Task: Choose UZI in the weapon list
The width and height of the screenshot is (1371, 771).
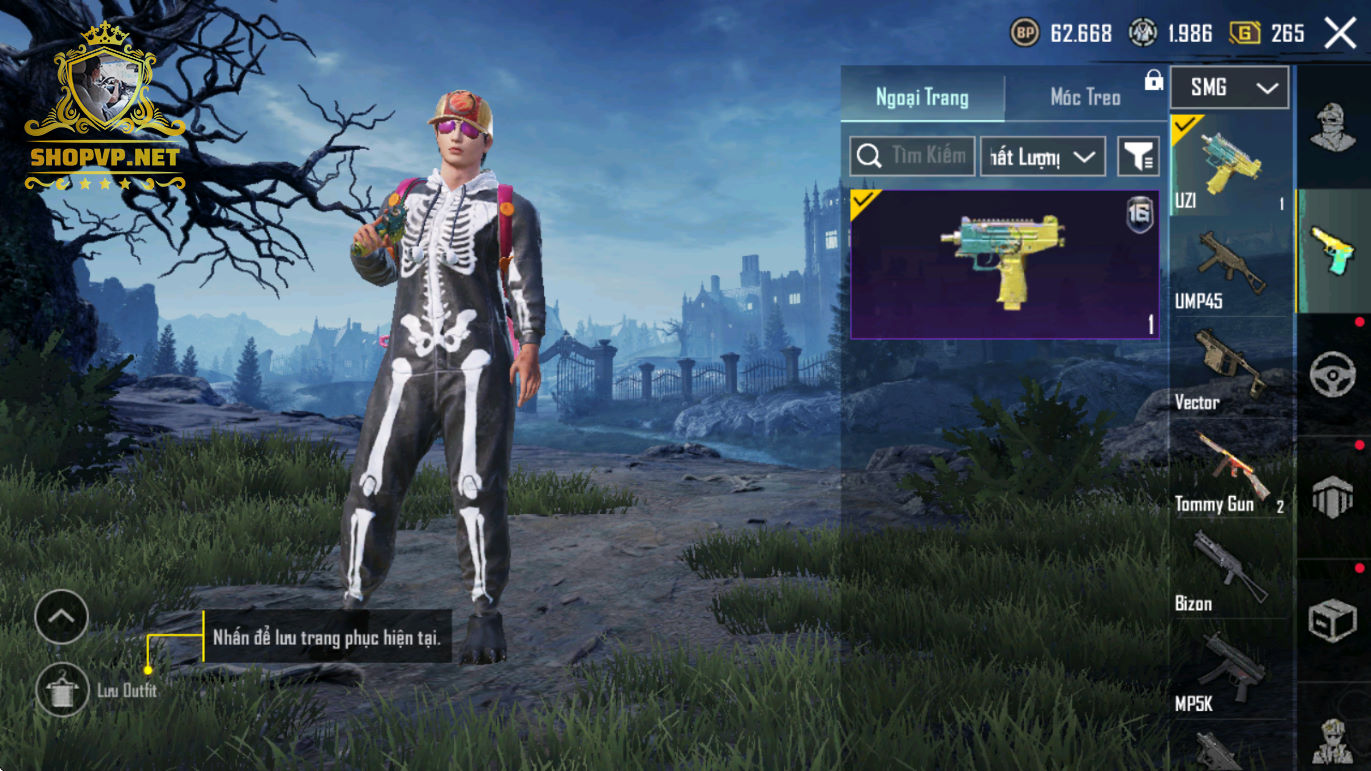Action: point(1229,165)
